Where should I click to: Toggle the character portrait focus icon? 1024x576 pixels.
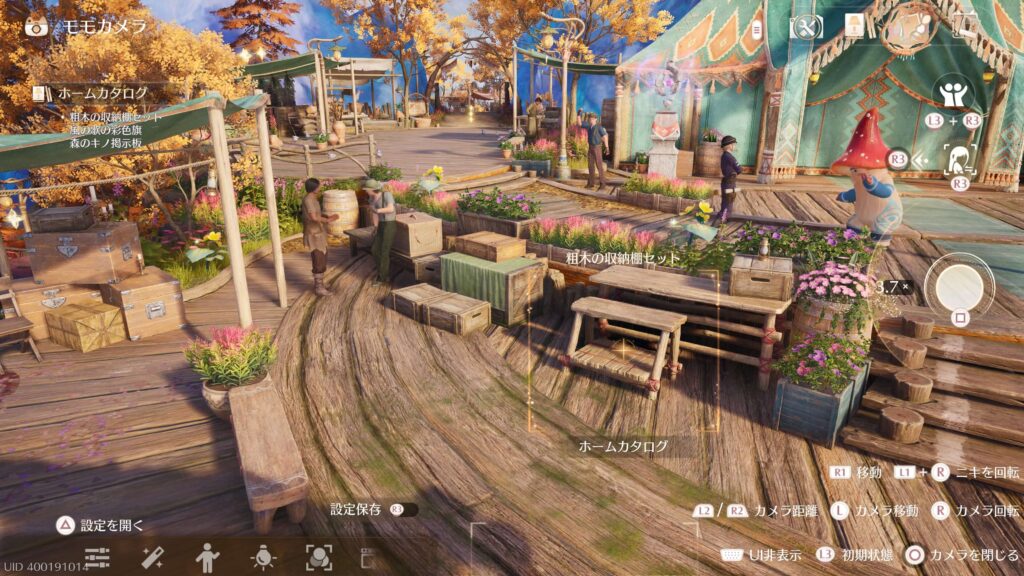point(960,158)
